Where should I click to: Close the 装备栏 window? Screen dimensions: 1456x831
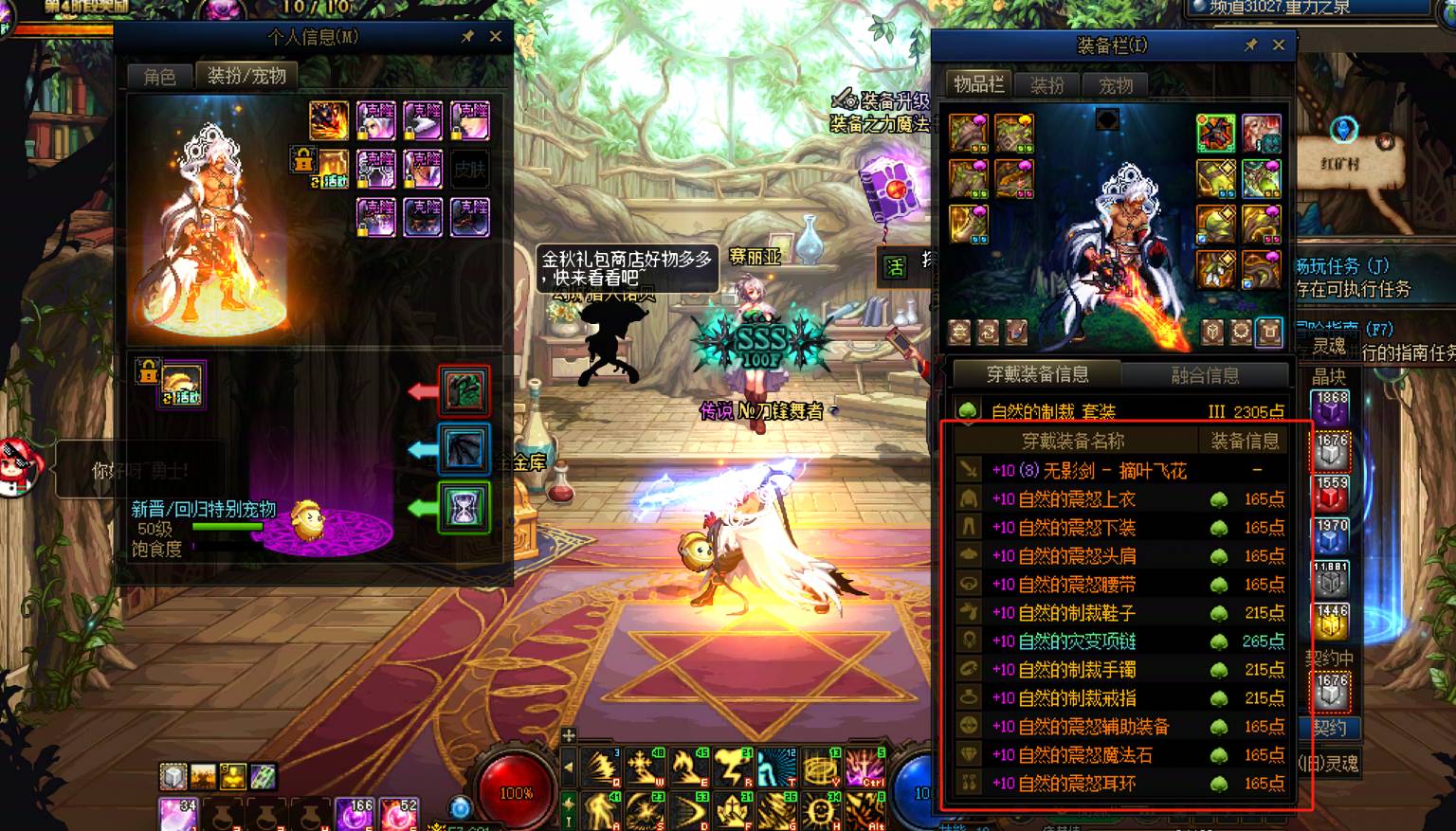(1278, 45)
